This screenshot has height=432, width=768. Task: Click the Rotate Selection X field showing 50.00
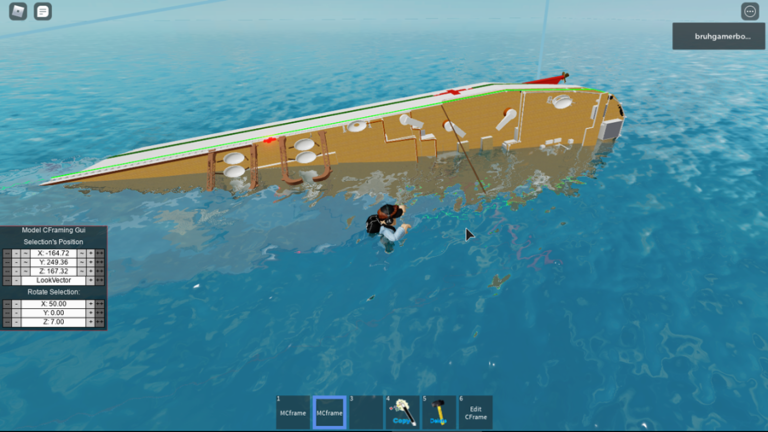(53, 303)
